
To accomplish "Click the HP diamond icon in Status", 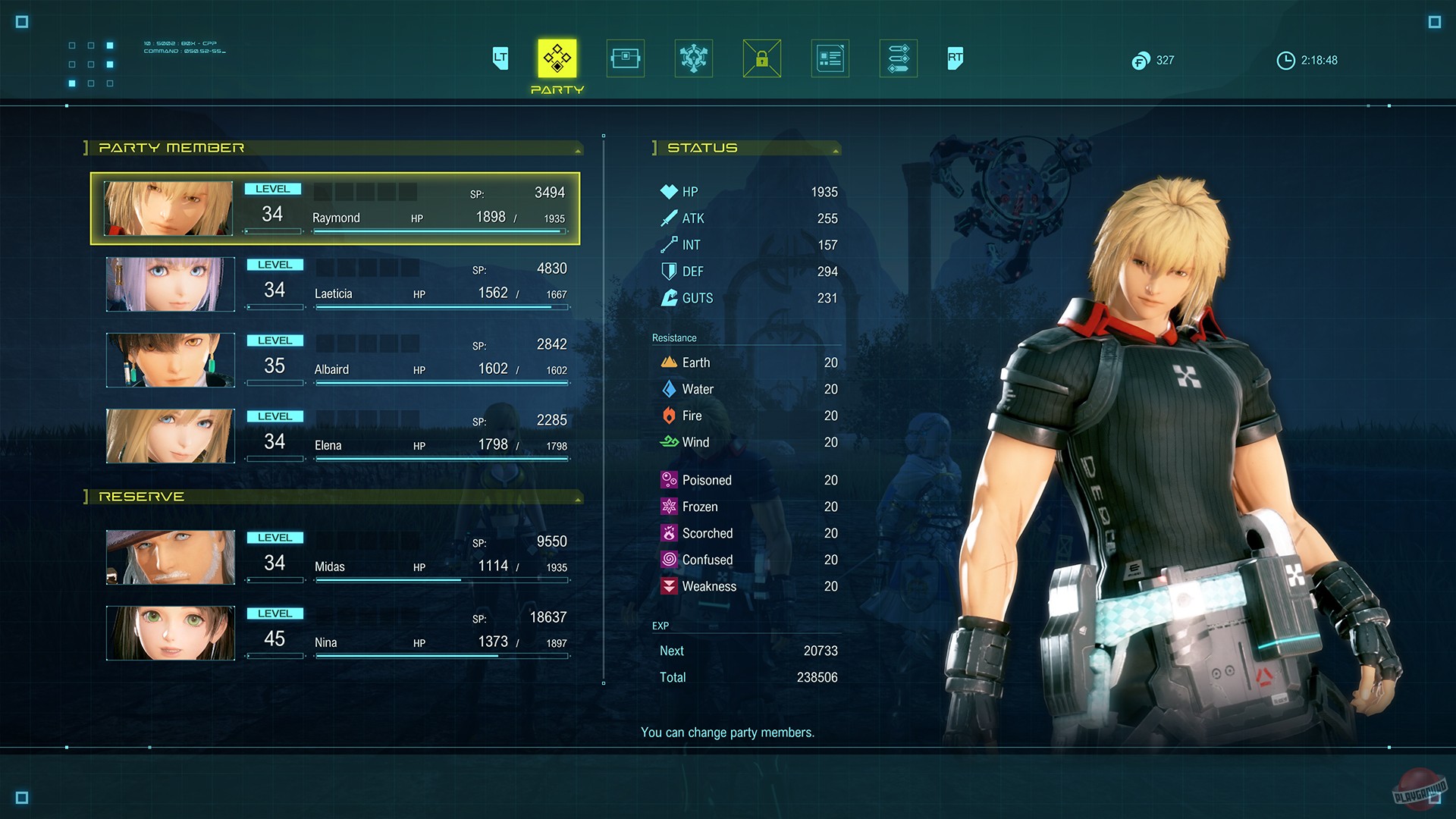I will (x=669, y=191).
